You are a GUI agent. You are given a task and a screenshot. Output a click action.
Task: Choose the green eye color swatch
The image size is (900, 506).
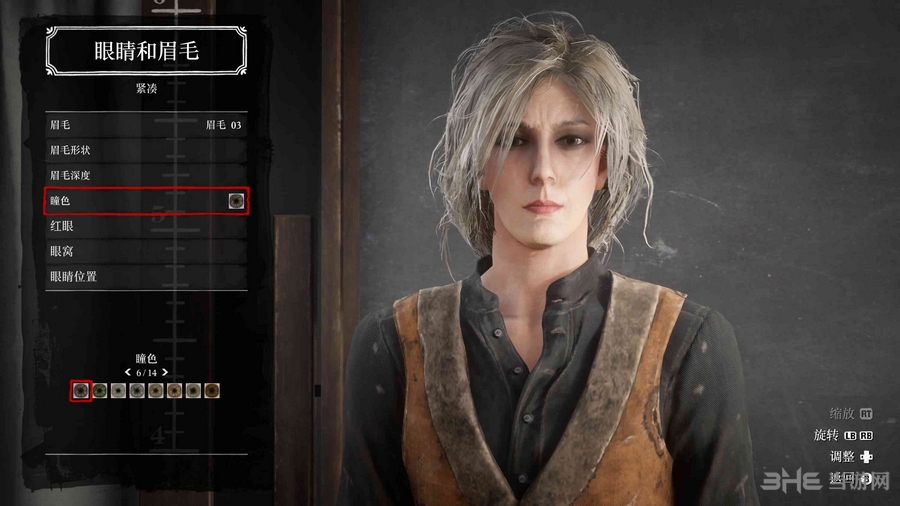pos(100,390)
